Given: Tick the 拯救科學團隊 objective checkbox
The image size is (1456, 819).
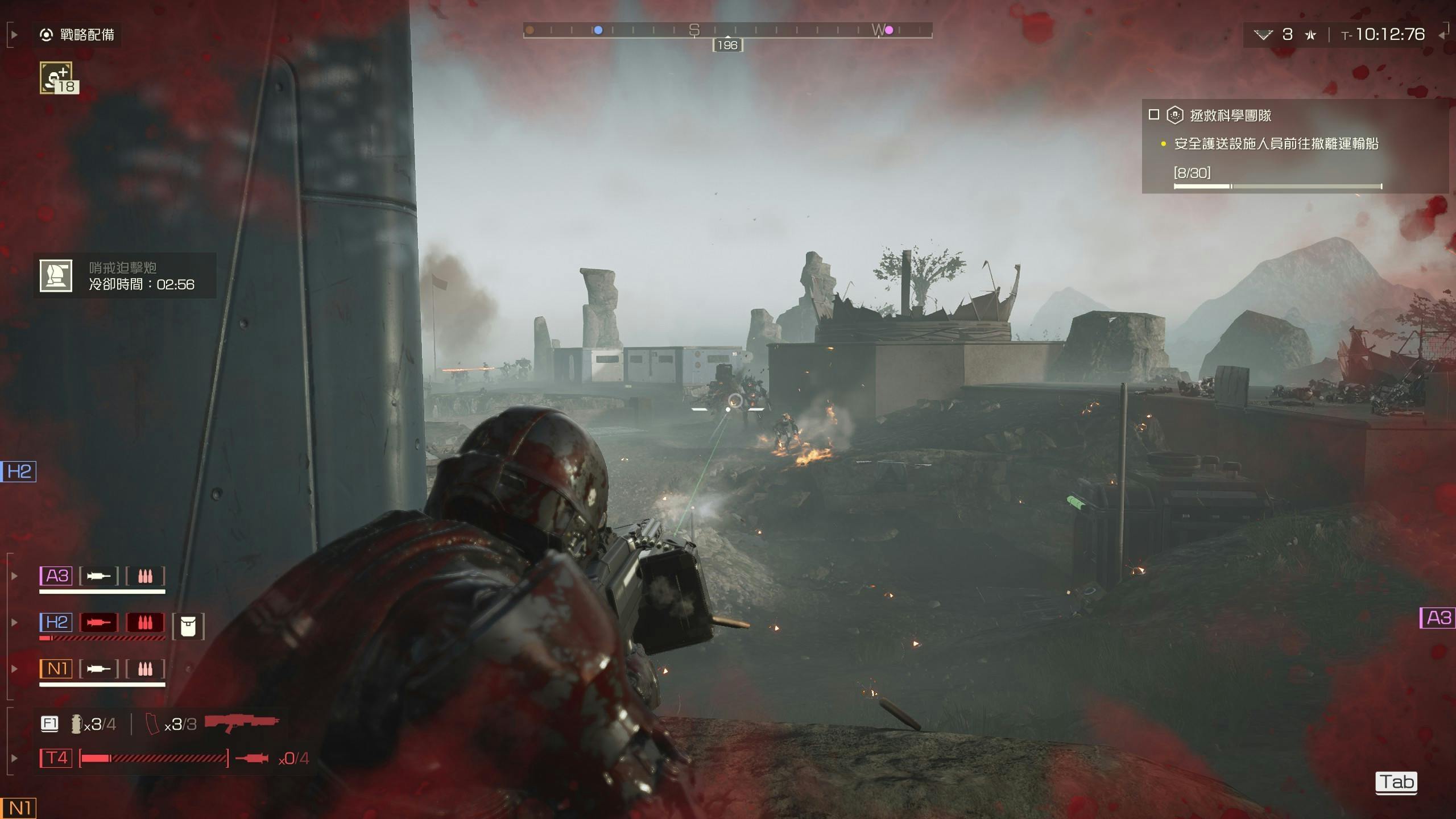Looking at the screenshot, I should [x=1153, y=115].
